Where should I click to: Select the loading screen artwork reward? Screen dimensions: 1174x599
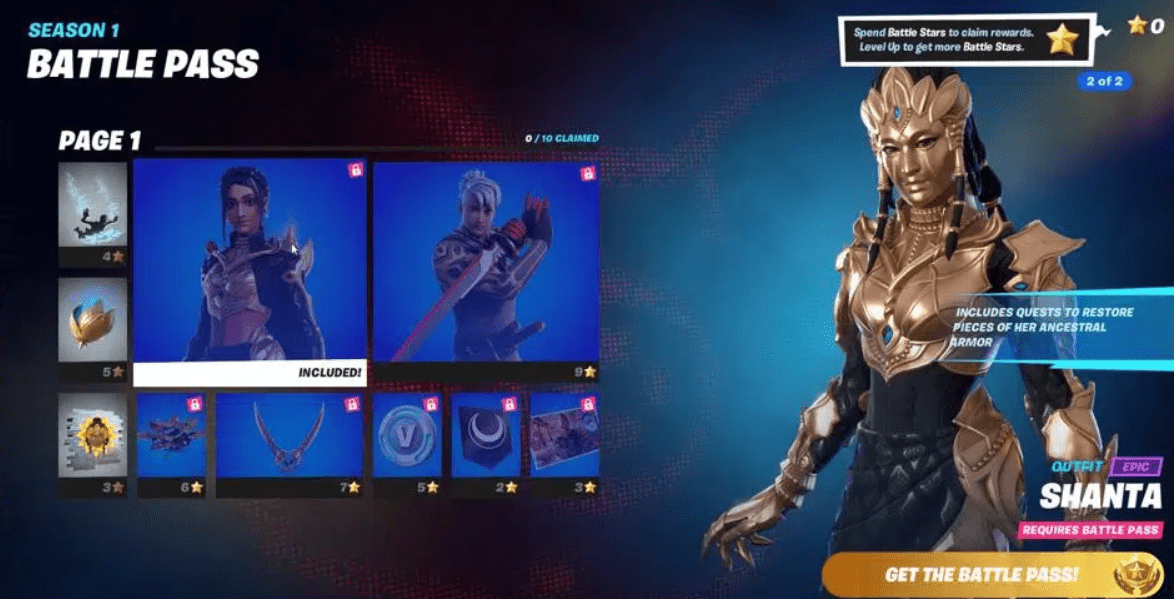564,436
